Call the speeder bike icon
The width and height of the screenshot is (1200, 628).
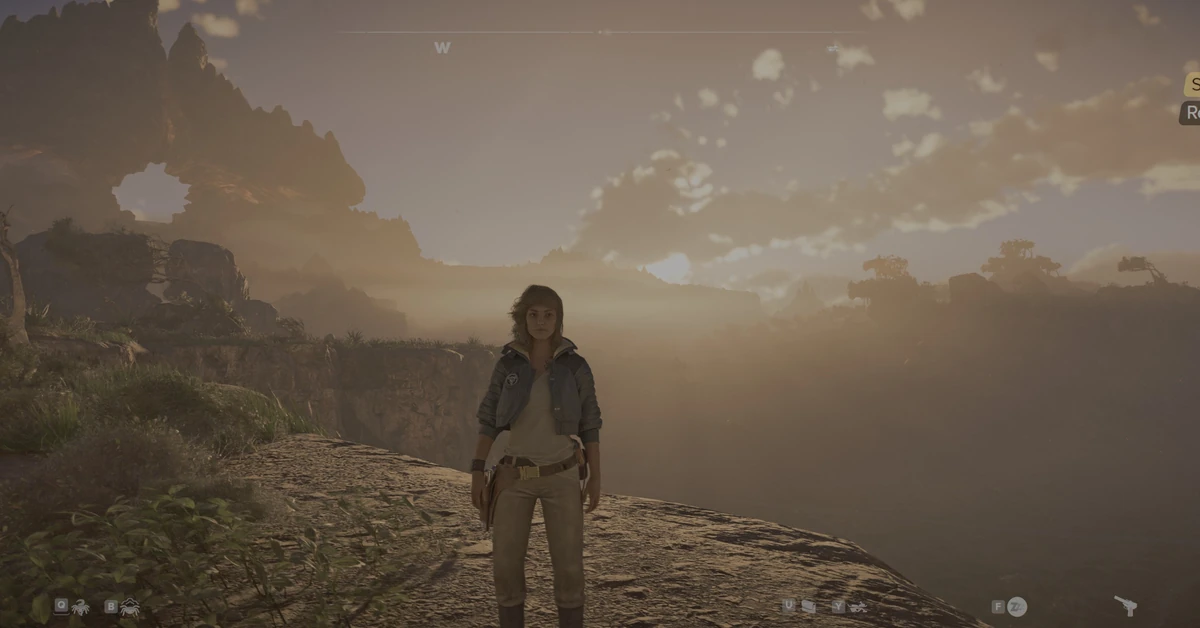tap(858, 606)
